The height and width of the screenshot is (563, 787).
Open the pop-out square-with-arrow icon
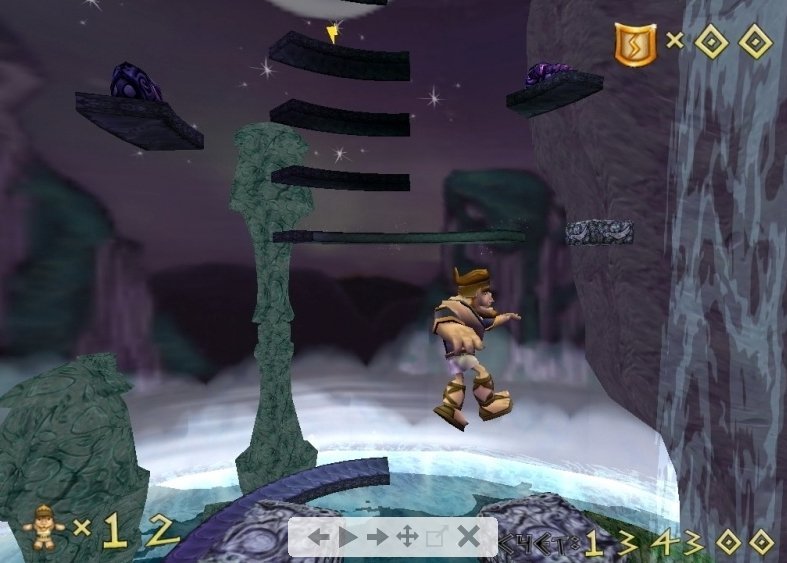[436, 537]
